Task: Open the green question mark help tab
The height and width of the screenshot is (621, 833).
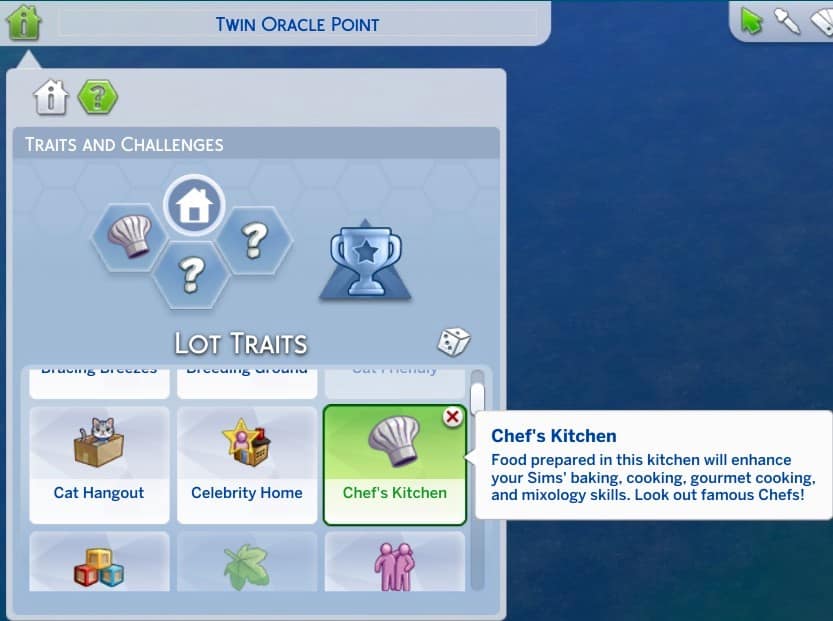Action: click(x=98, y=97)
